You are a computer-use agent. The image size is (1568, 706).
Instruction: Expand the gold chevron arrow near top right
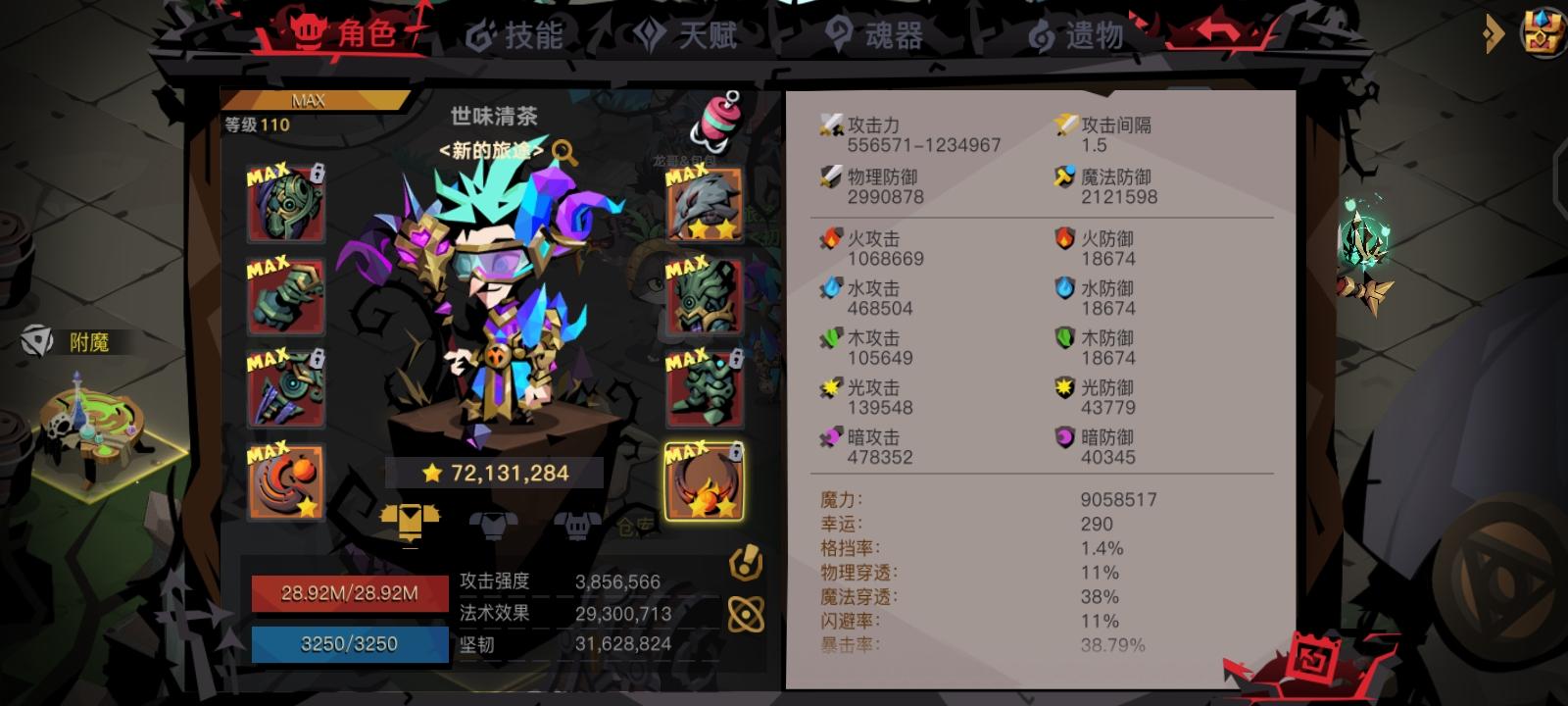tap(1494, 34)
